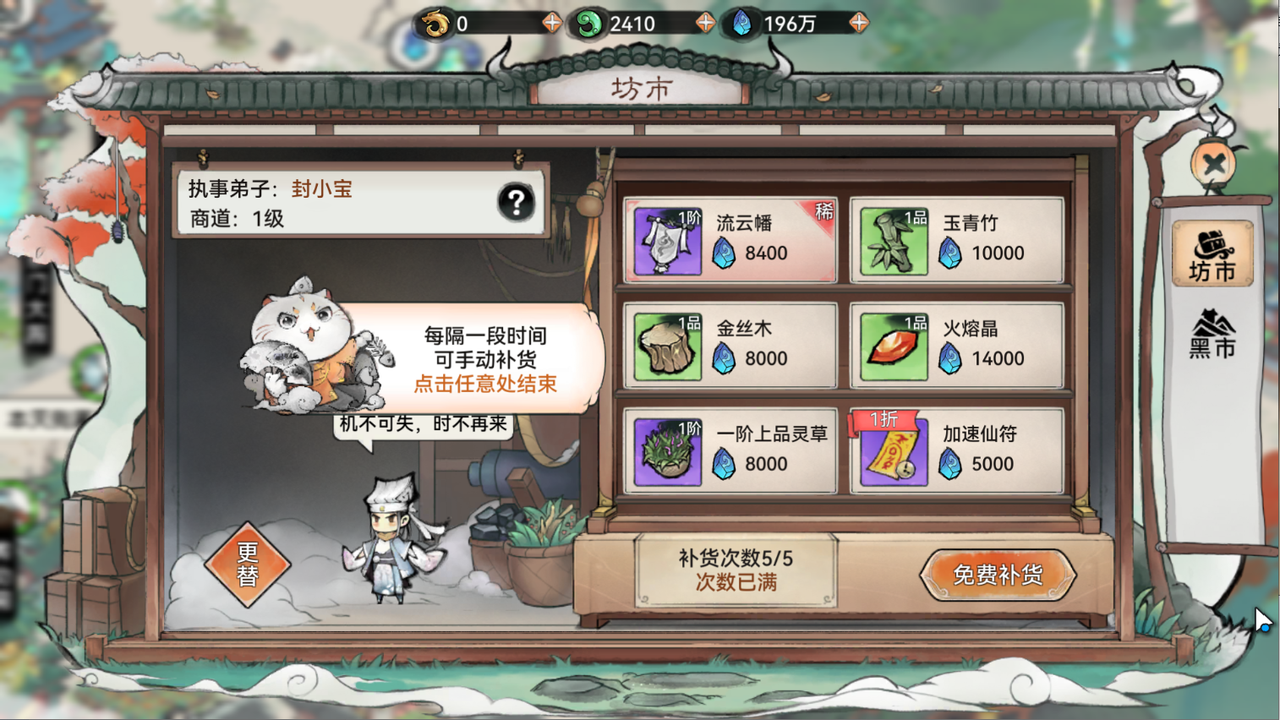This screenshot has width=1280, height=720.
Task: Select the 玉青竹 item for 10000
Action: [x=956, y=239]
